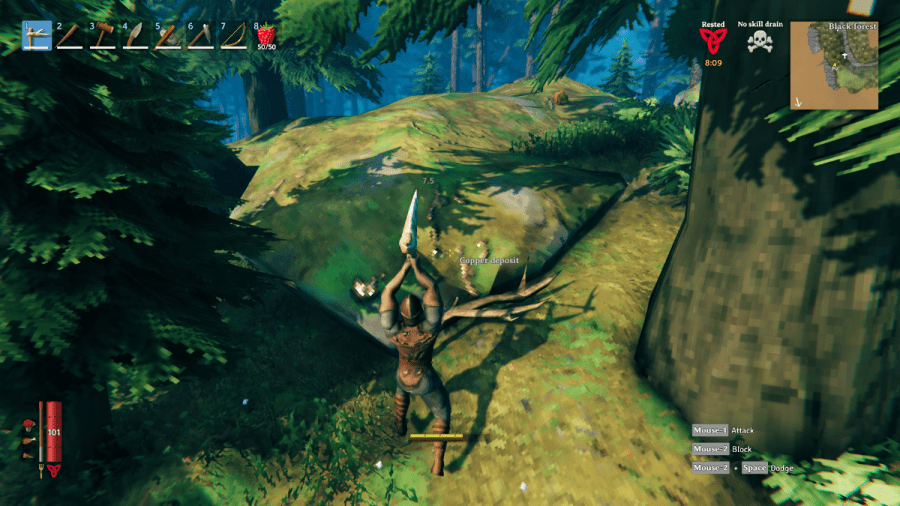Select the stone axe in slot 5
The image size is (900, 506).
pos(168,36)
